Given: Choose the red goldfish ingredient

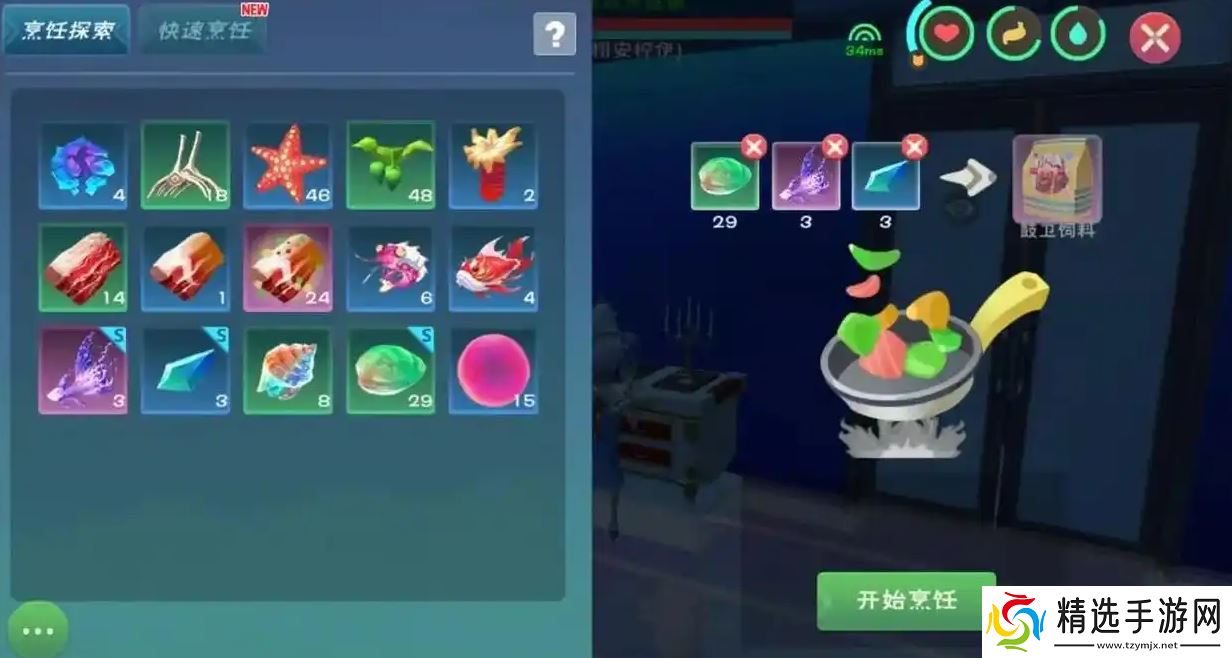Looking at the screenshot, I should (x=492, y=268).
